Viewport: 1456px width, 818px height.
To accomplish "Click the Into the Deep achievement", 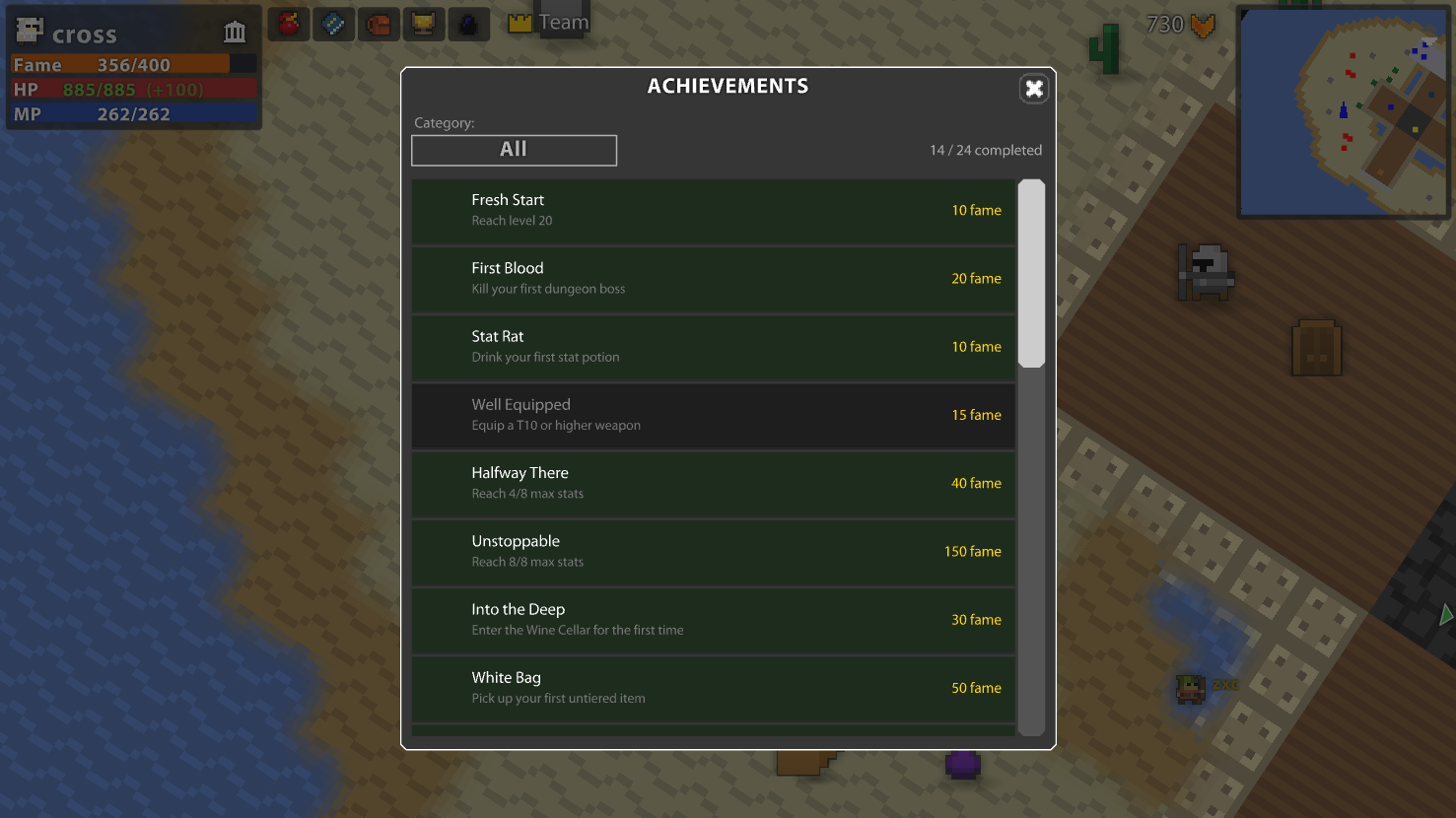I will [713, 620].
